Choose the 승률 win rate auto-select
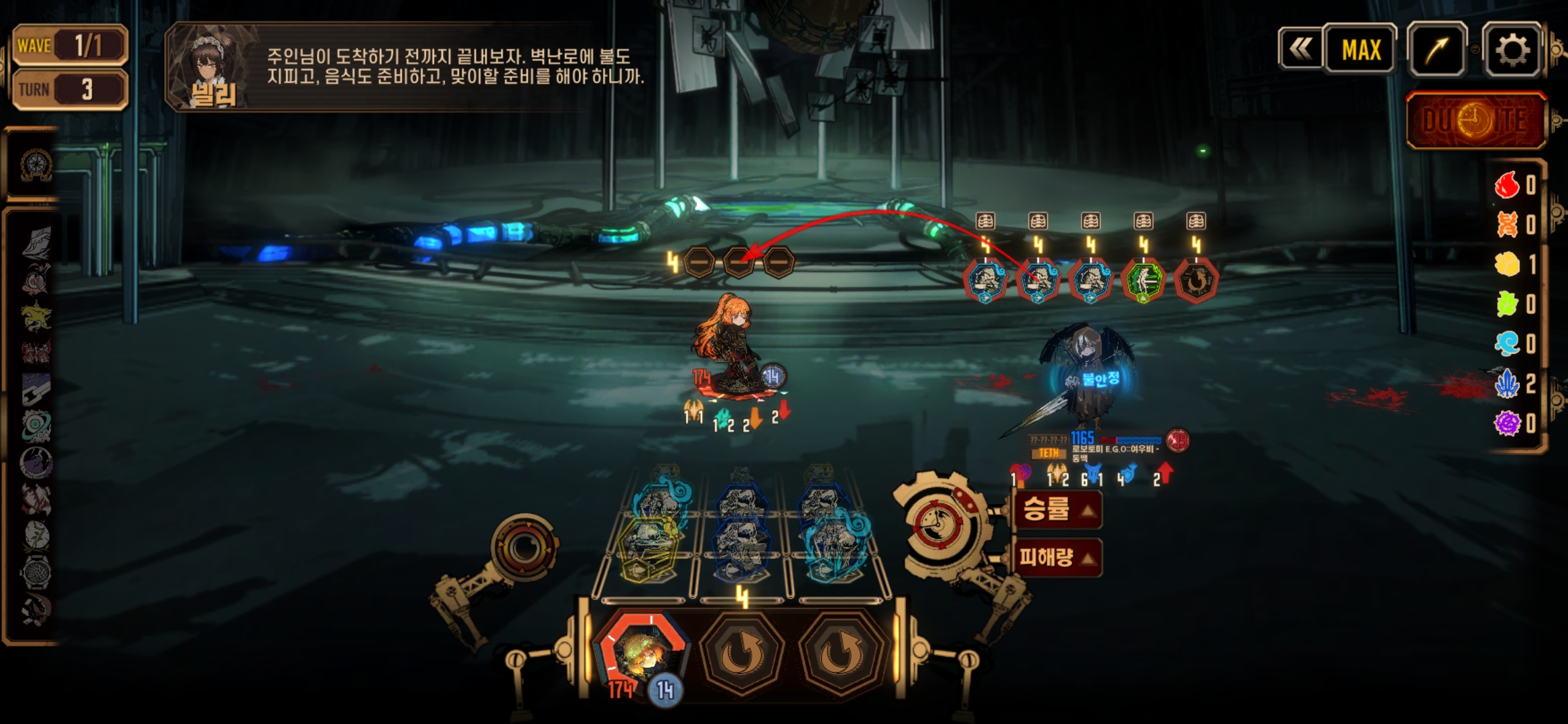The width and height of the screenshot is (1568, 724). point(1057,509)
